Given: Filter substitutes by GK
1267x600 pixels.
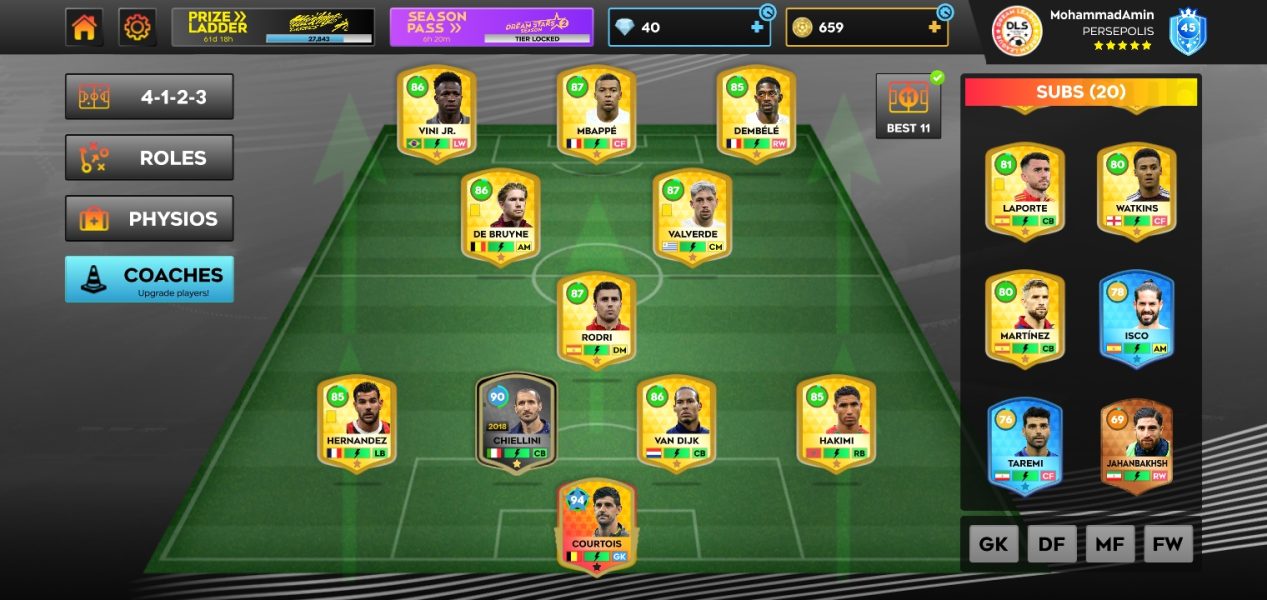Looking at the screenshot, I should point(993,544).
